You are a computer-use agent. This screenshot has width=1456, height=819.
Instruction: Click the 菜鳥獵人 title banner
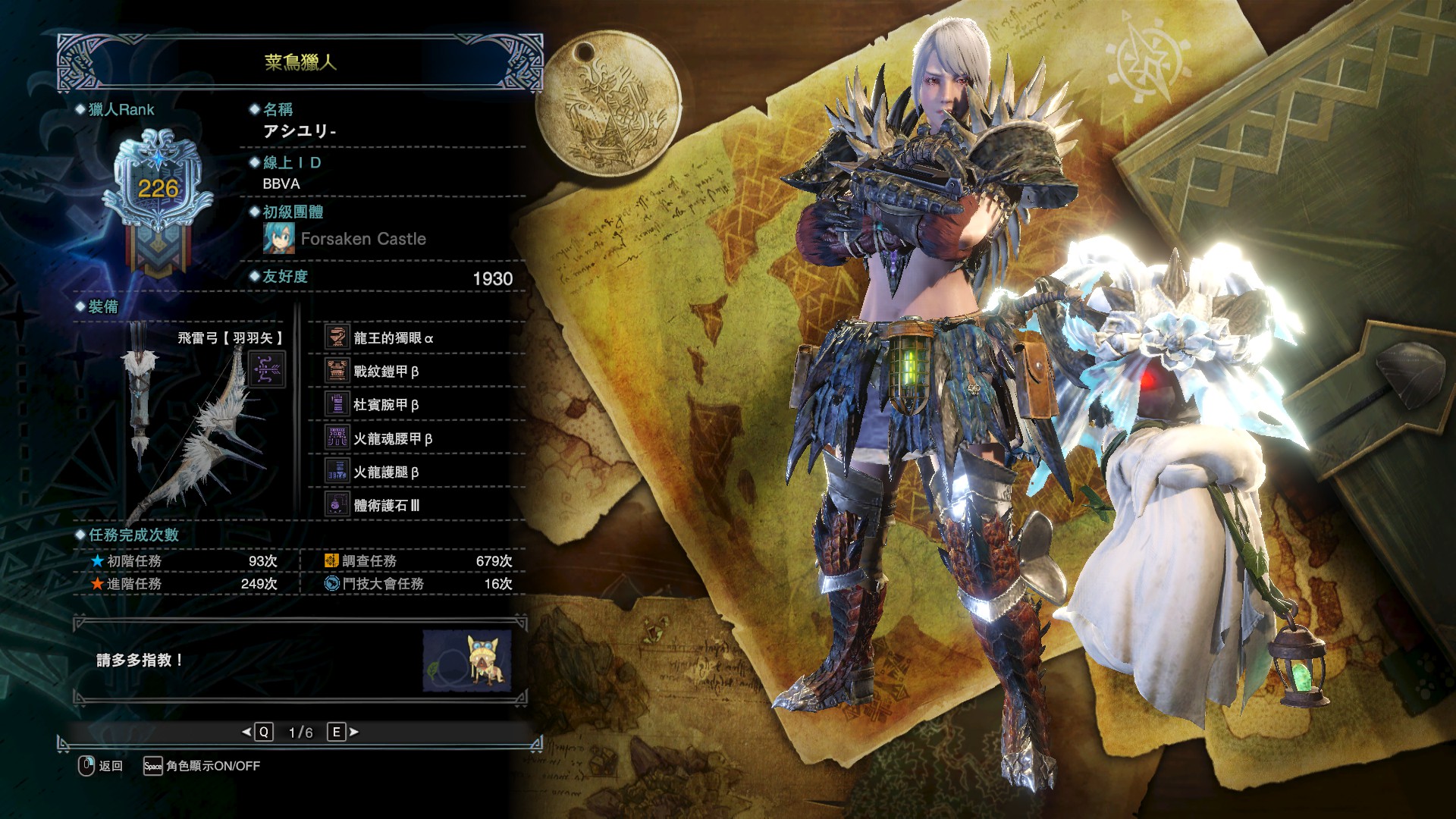[x=300, y=62]
